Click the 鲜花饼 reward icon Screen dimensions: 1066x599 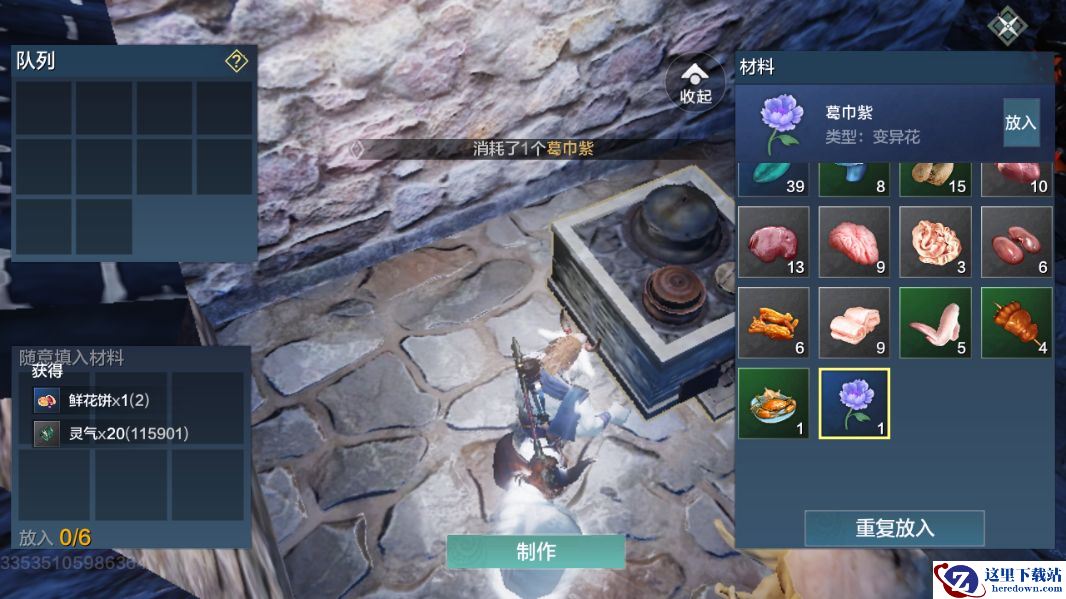point(47,400)
